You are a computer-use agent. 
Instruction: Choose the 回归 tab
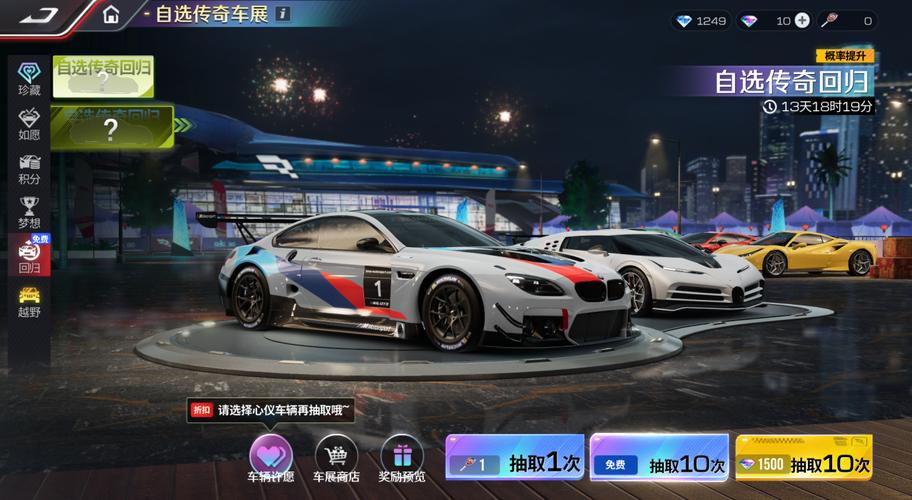click(x=29, y=256)
